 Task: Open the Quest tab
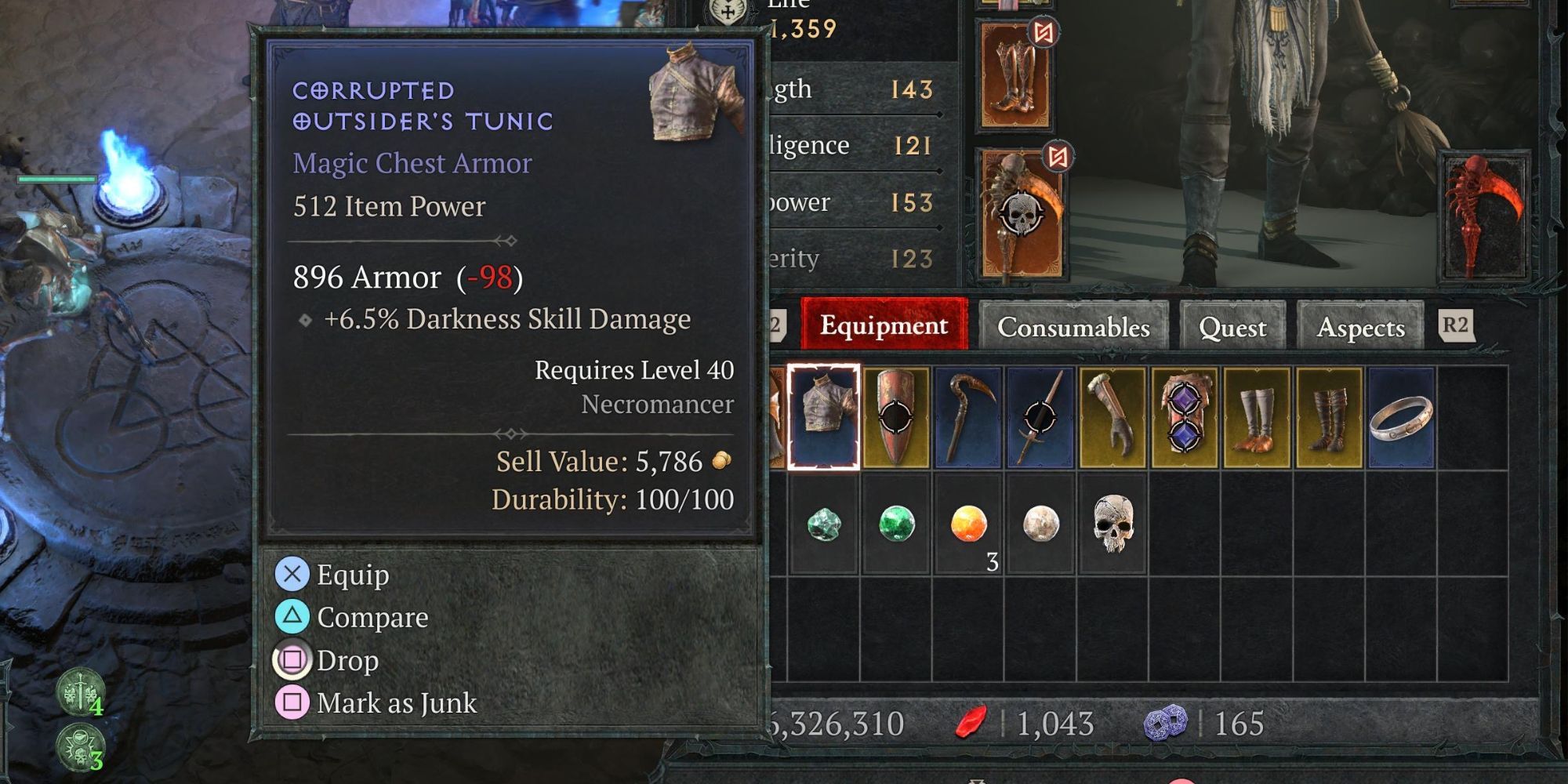click(x=1232, y=328)
